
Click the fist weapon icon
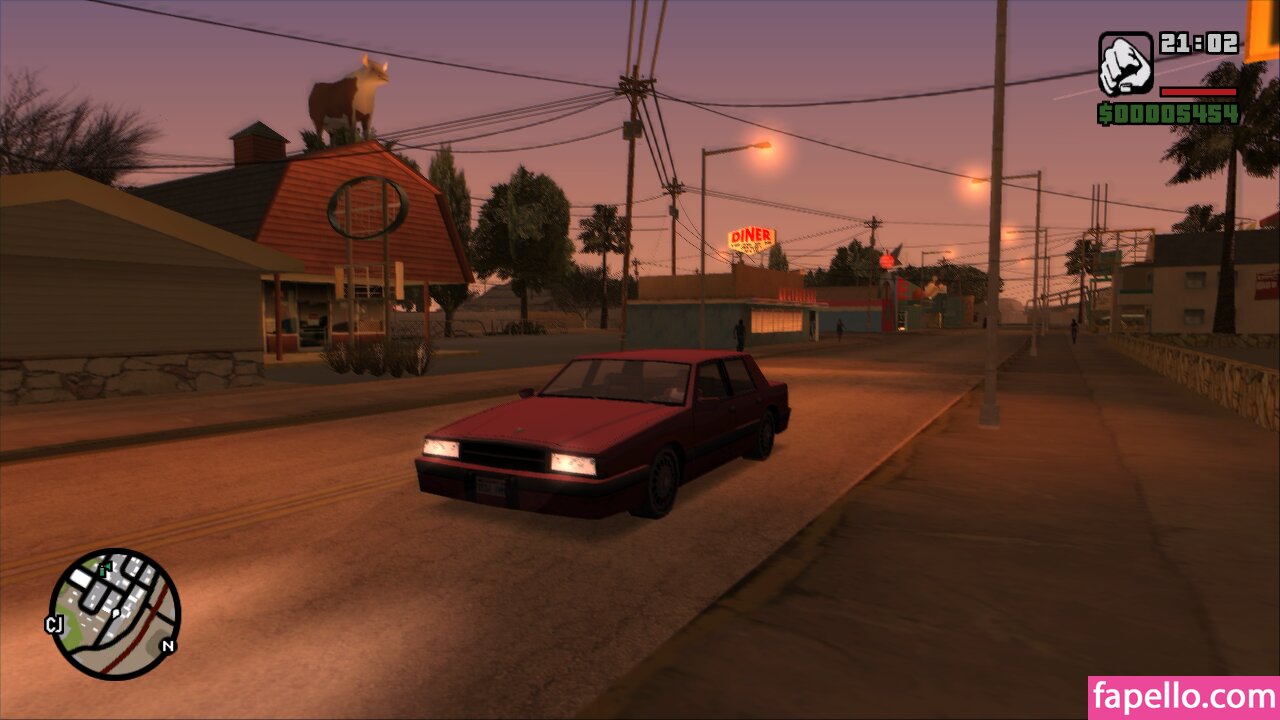pyautogui.click(x=1125, y=64)
